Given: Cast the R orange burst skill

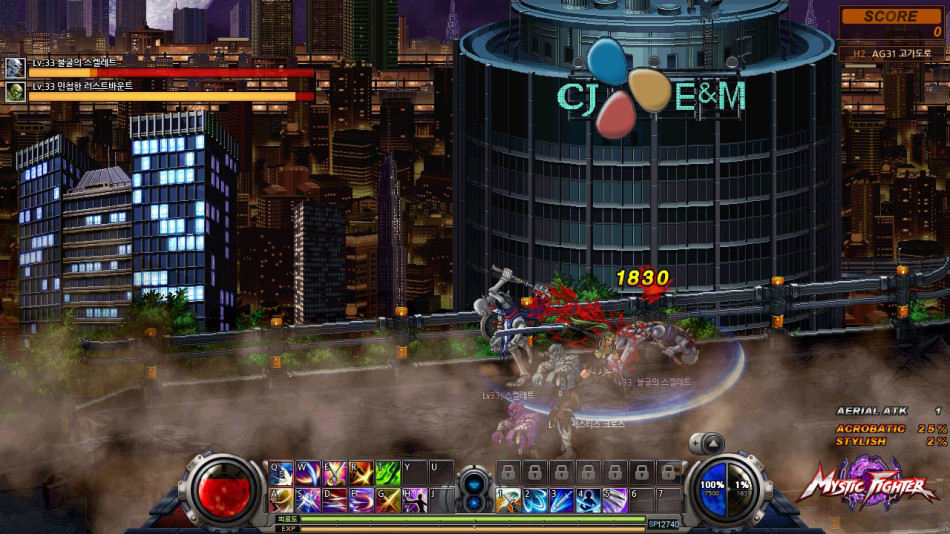Looking at the screenshot, I should coord(361,472).
